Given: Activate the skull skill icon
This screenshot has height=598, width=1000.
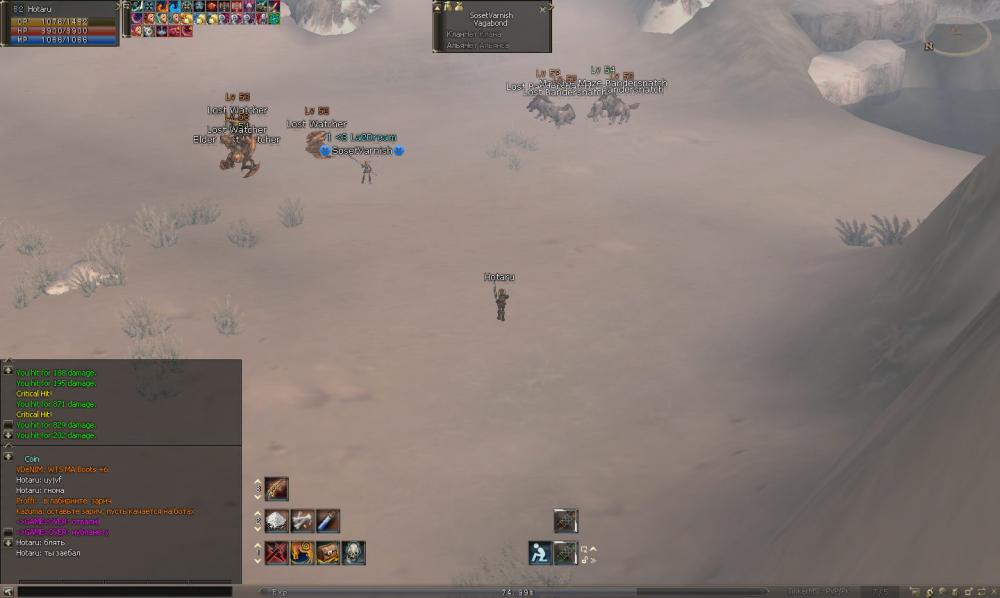Looking at the screenshot, I should coord(353,553).
